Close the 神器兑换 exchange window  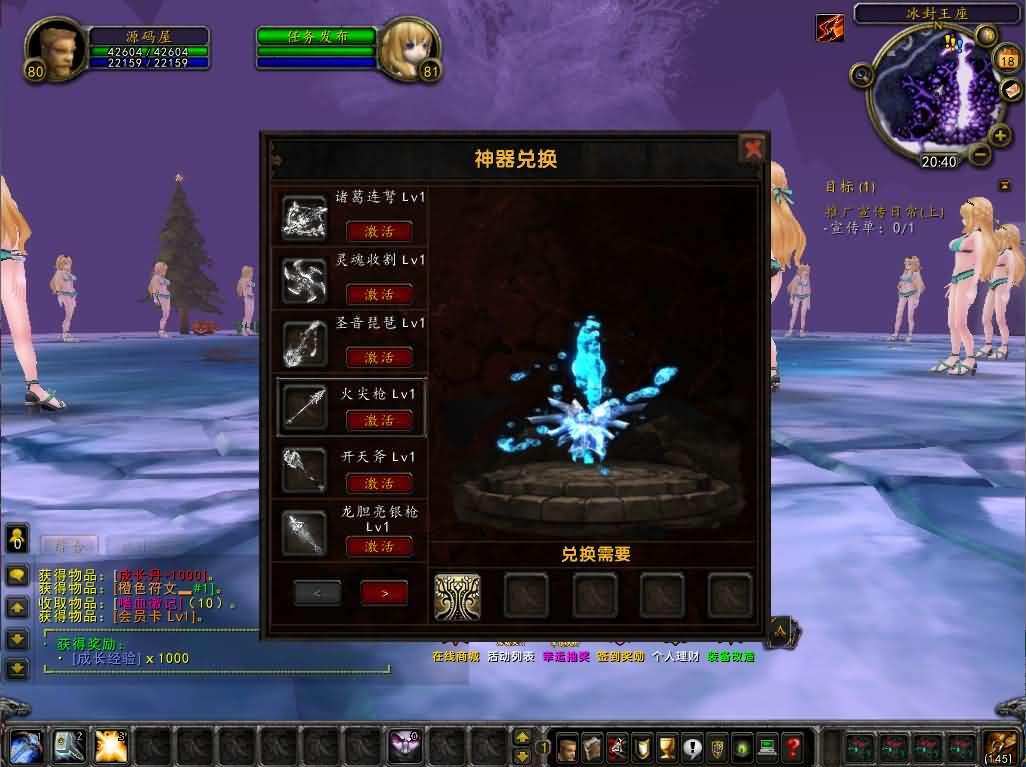click(x=752, y=149)
